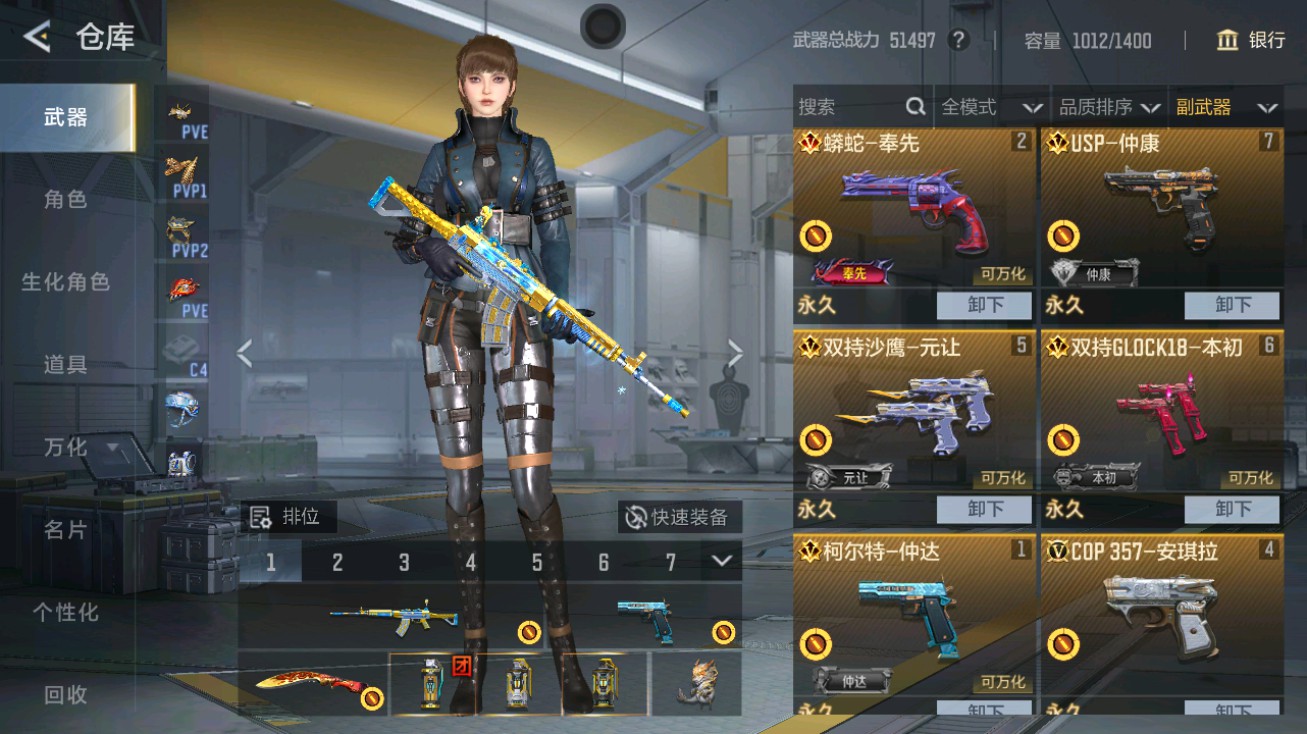Select loadout slot 3
1307x734 pixels.
click(403, 564)
